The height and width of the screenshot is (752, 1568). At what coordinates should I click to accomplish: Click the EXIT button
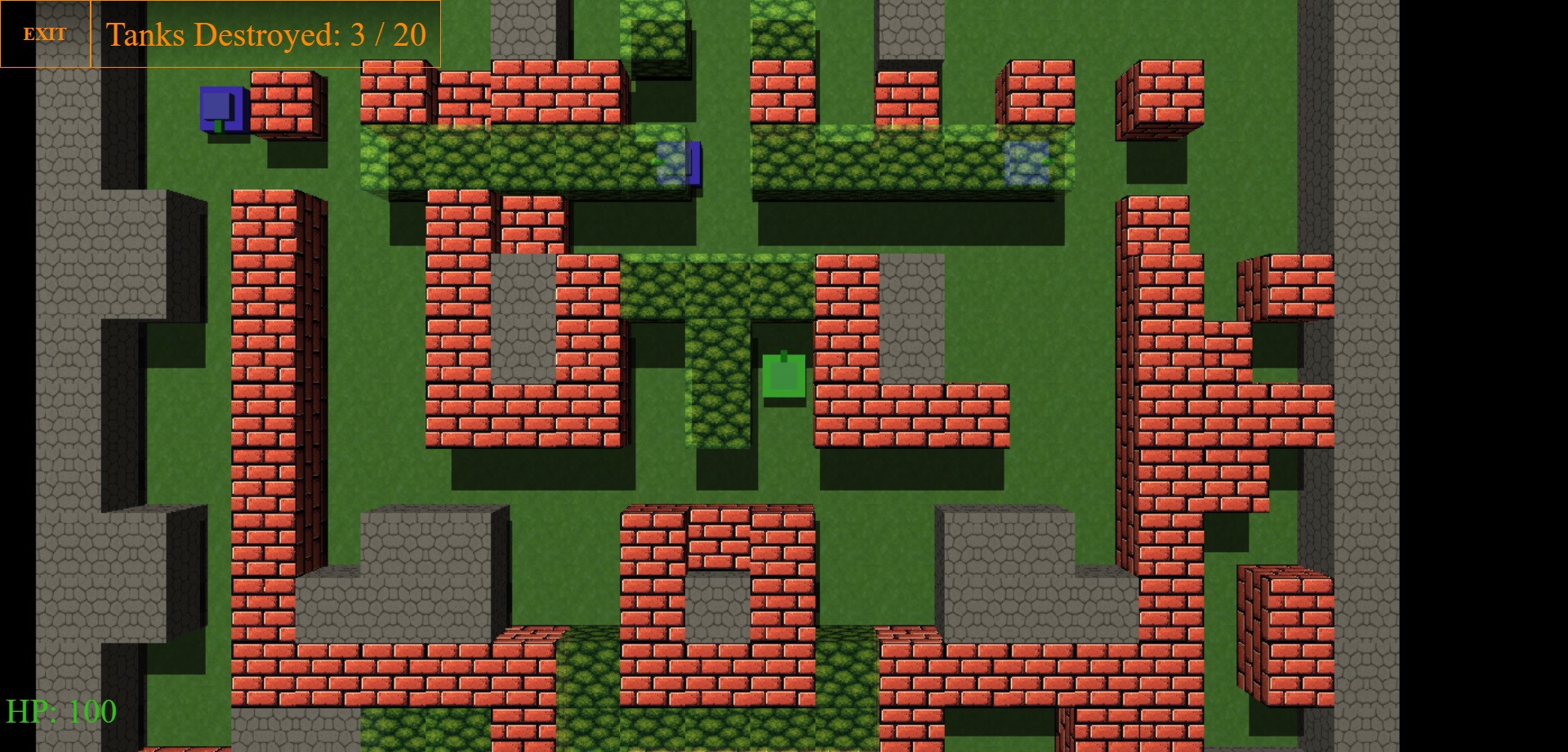[45, 34]
